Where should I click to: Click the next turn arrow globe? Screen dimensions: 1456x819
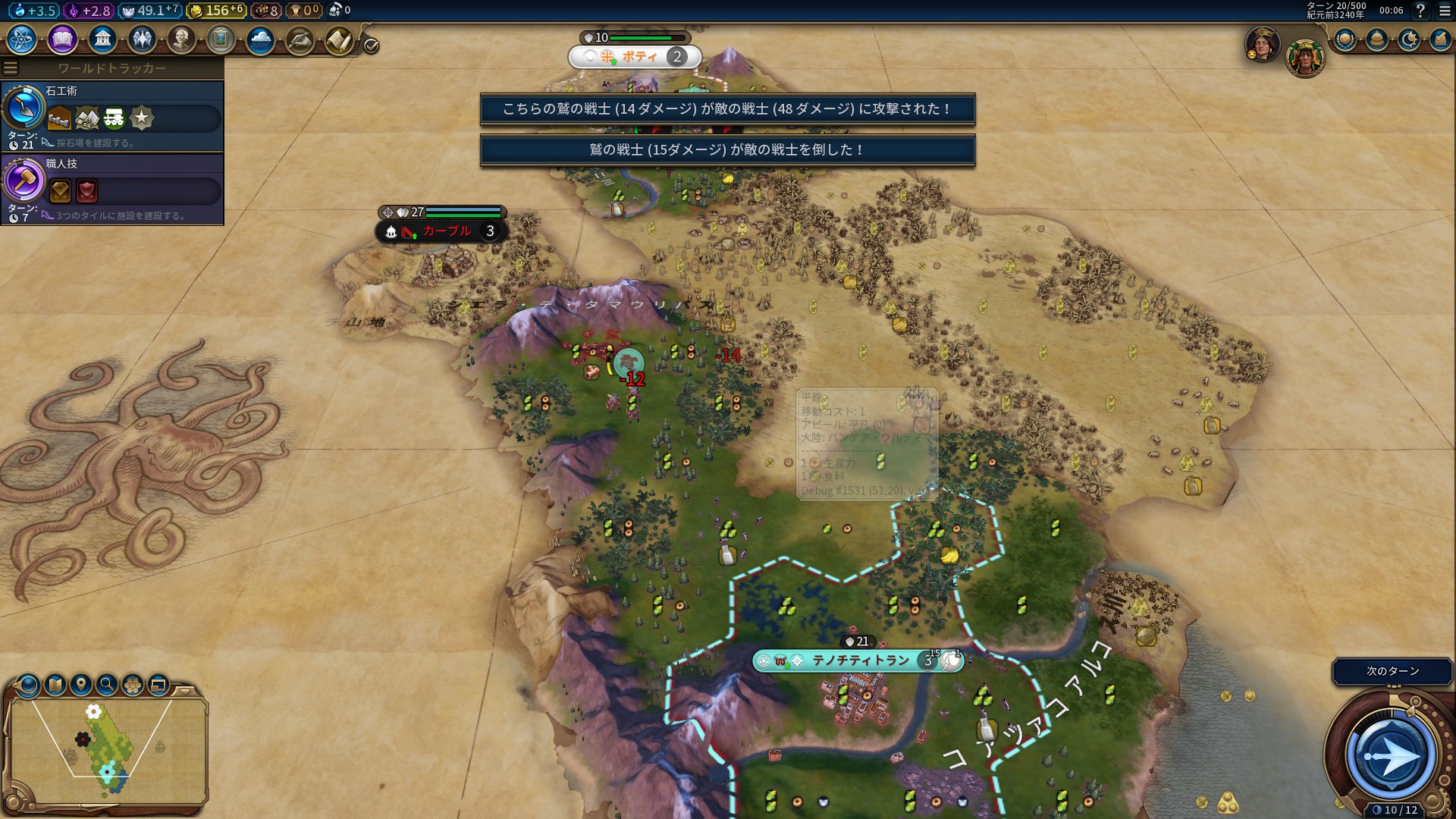pos(1391,755)
